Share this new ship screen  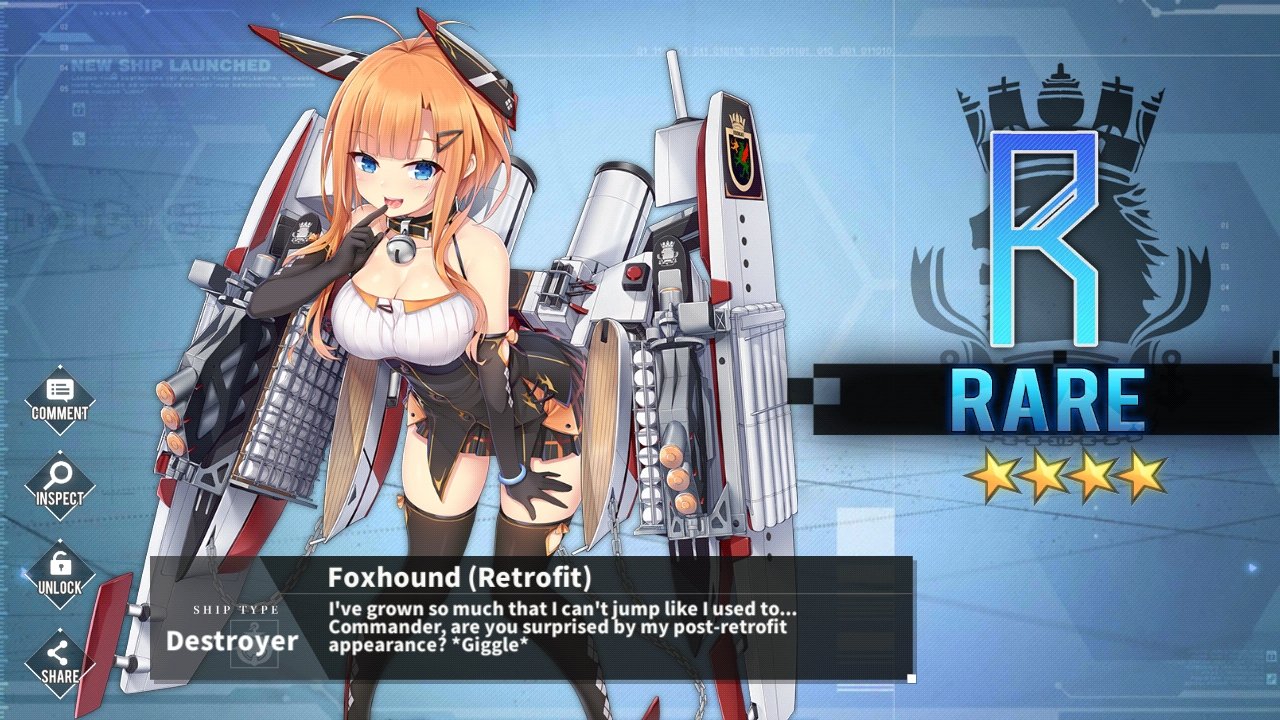pyautogui.click(x=60, y=662)
